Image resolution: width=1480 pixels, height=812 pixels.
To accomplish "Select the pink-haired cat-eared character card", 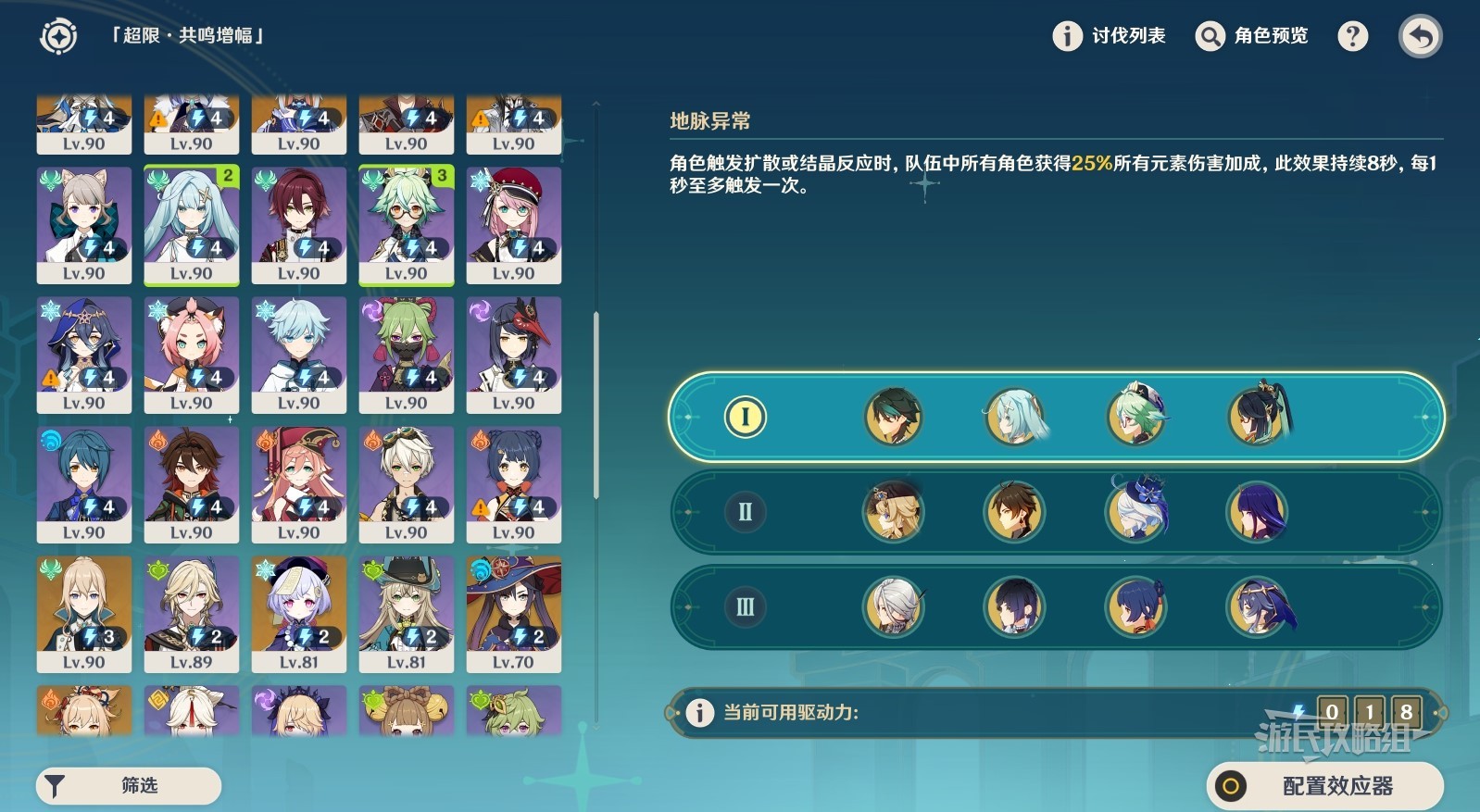I will coord(191,354).
